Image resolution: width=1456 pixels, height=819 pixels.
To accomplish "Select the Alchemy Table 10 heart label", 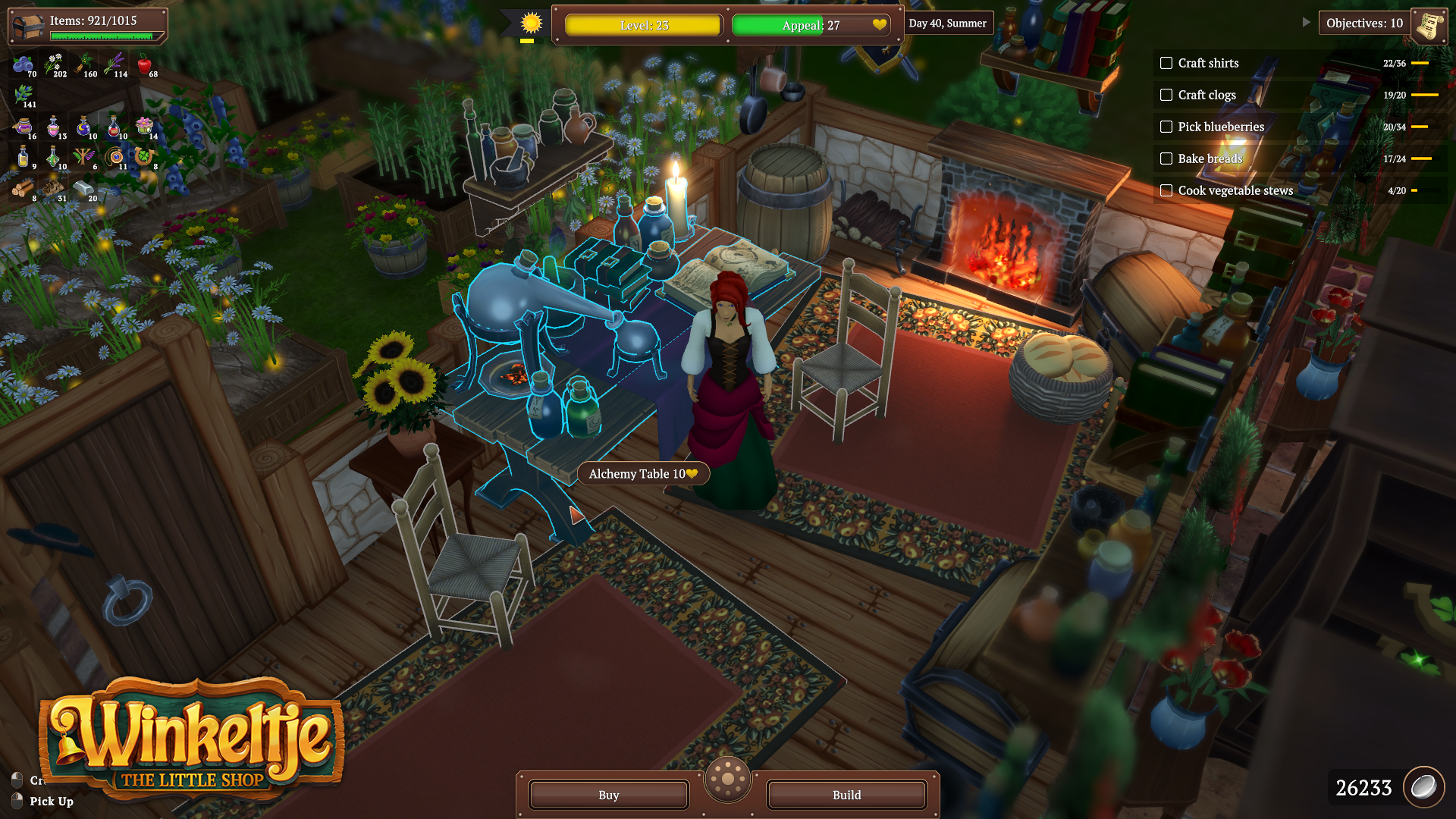I will (642, 473).
